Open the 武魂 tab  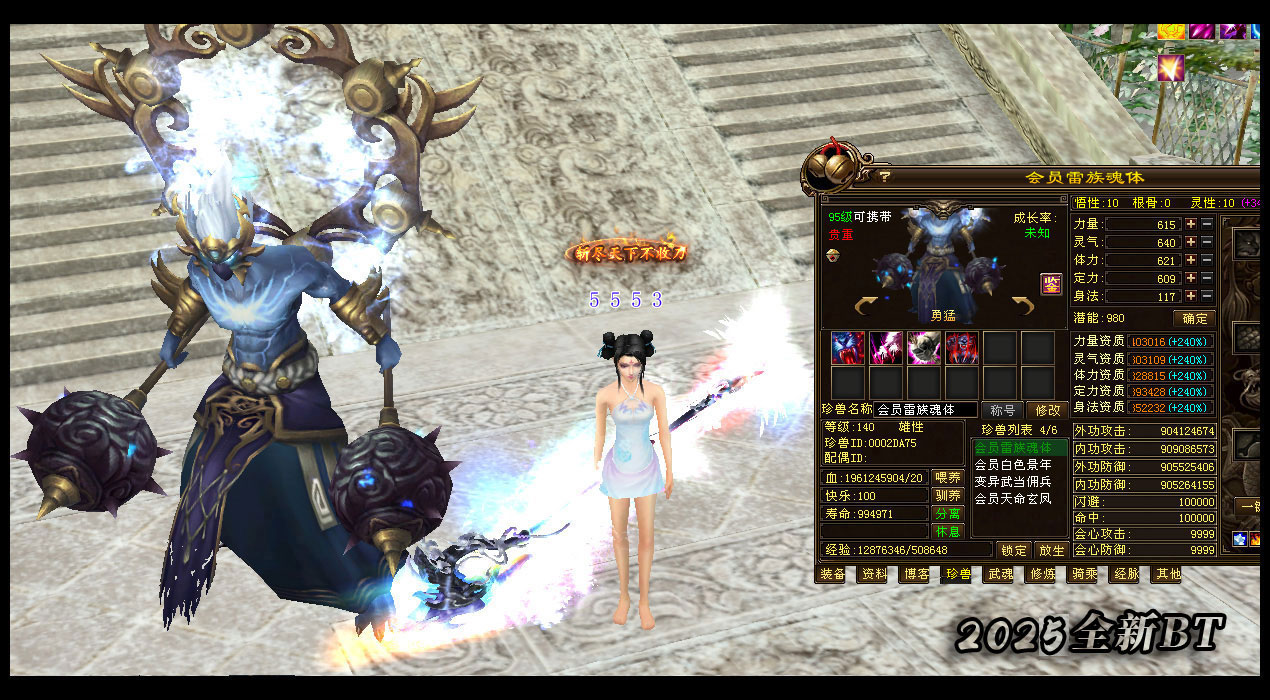point(1000,575)
